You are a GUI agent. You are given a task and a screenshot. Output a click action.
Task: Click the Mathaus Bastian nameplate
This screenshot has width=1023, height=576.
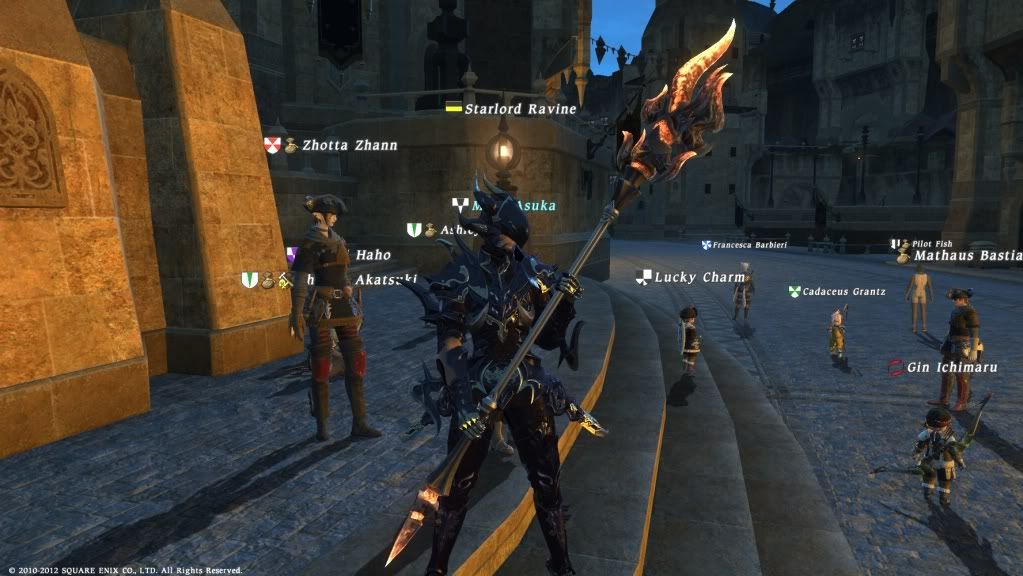pos(967,256)
